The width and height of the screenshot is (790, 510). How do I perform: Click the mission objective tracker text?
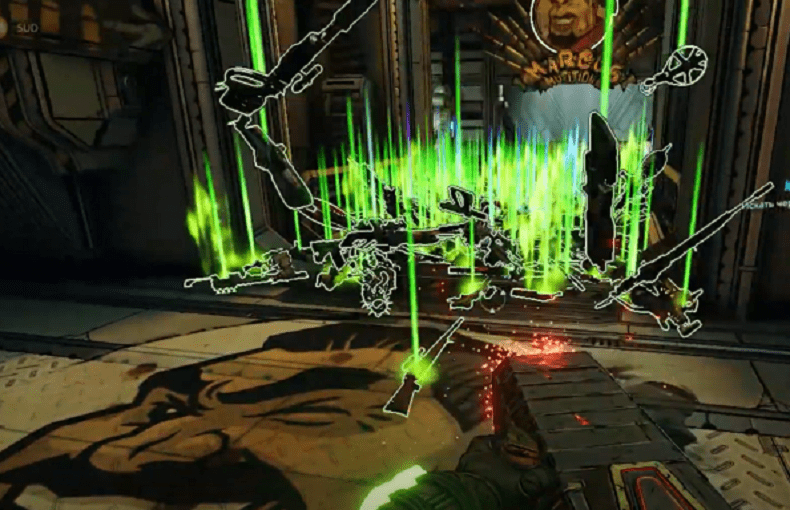tap(768, 203)
